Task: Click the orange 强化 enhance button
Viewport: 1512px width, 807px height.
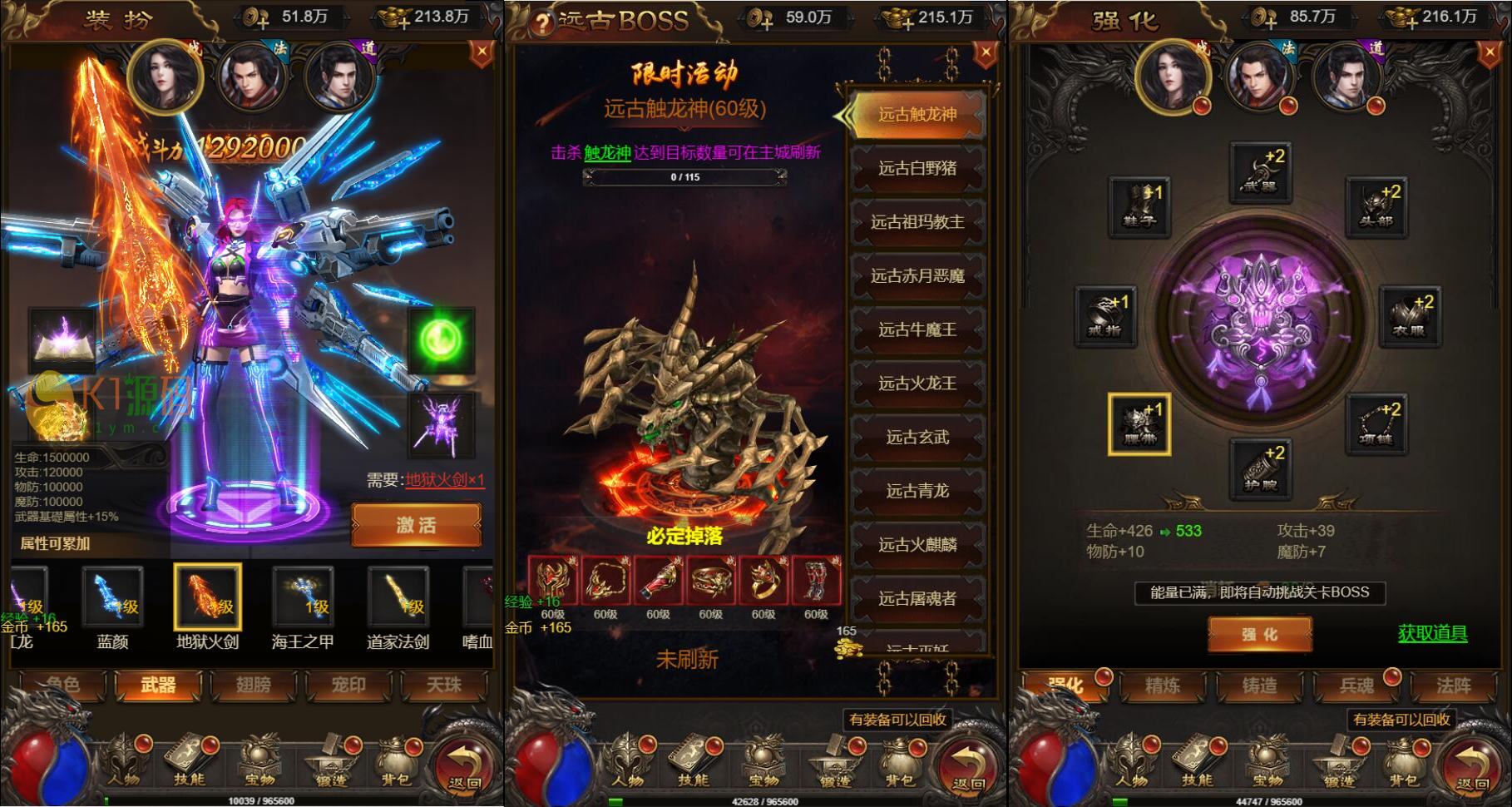Action: [x=1259, y=635]
